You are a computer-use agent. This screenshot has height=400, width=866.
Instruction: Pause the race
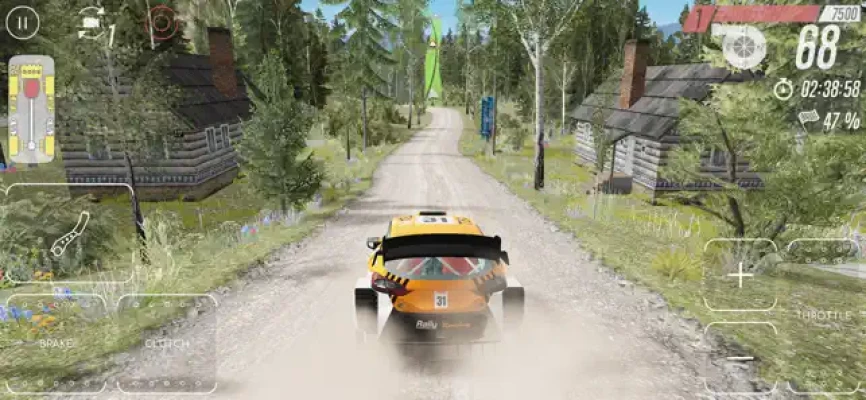pyautogui.click(x=23, y=21)
